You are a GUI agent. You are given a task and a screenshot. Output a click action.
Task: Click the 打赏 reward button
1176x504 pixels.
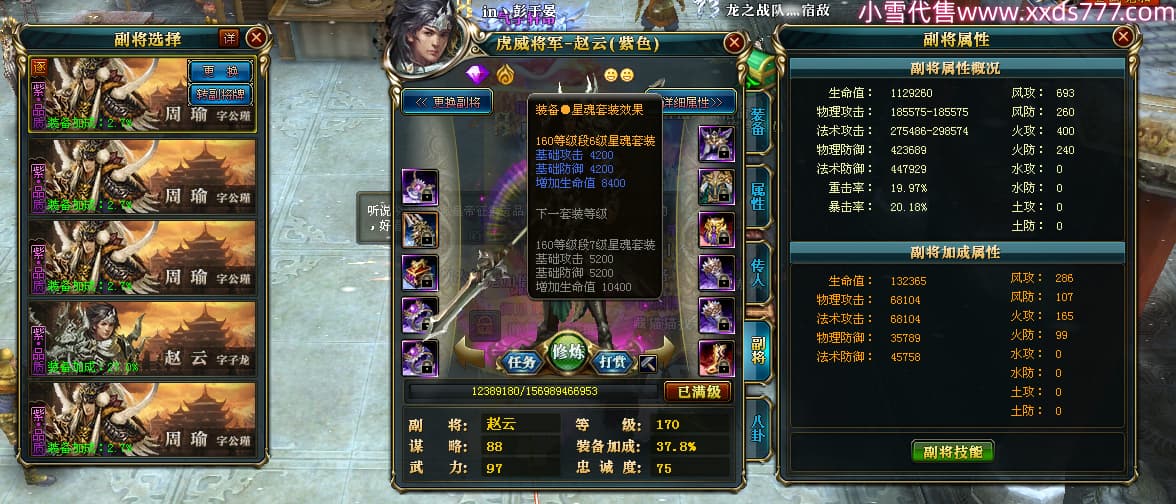[613, 362]
